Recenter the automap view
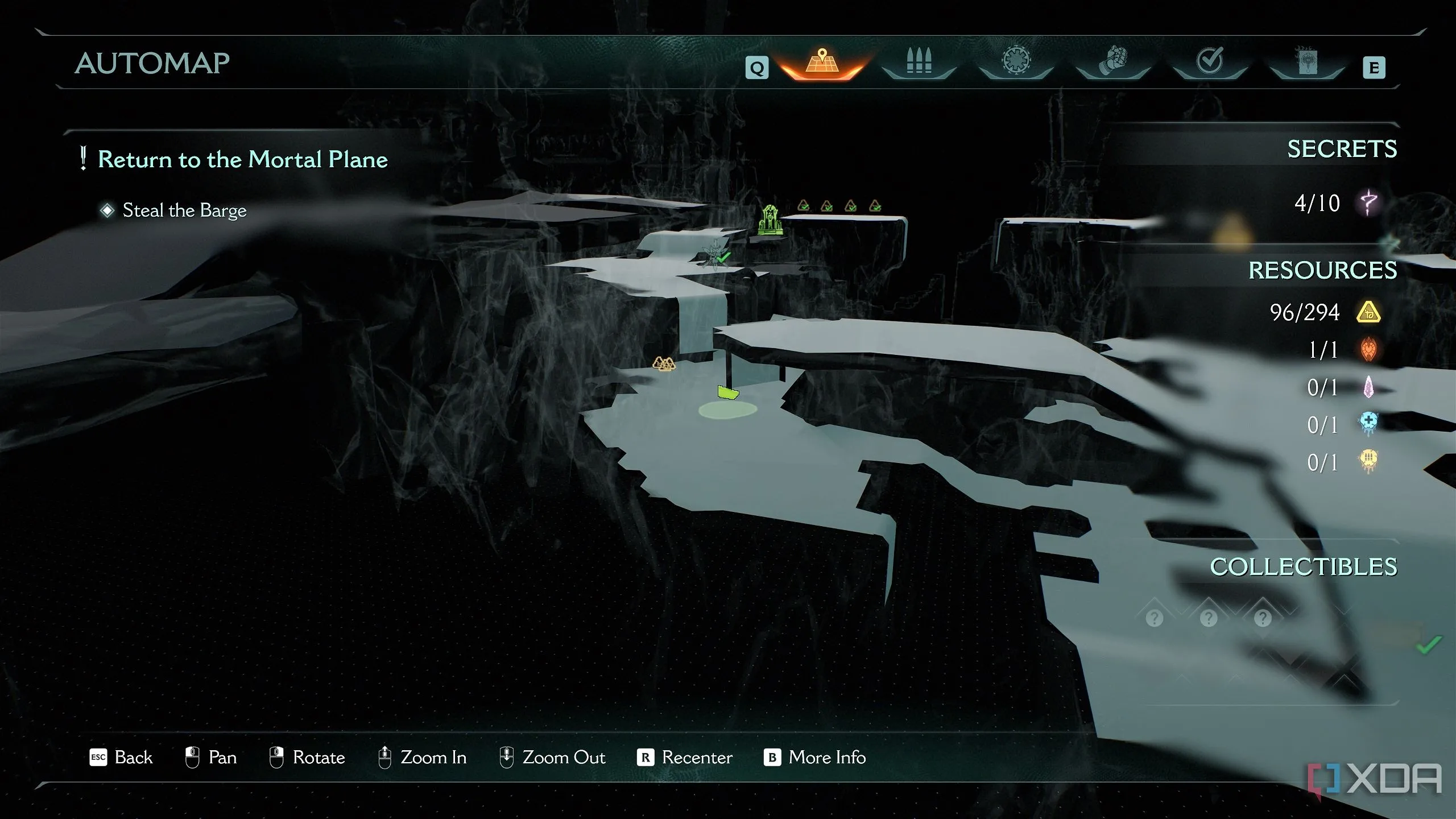The width and height of the screenshot is (1456, 819). coord(685,758)
